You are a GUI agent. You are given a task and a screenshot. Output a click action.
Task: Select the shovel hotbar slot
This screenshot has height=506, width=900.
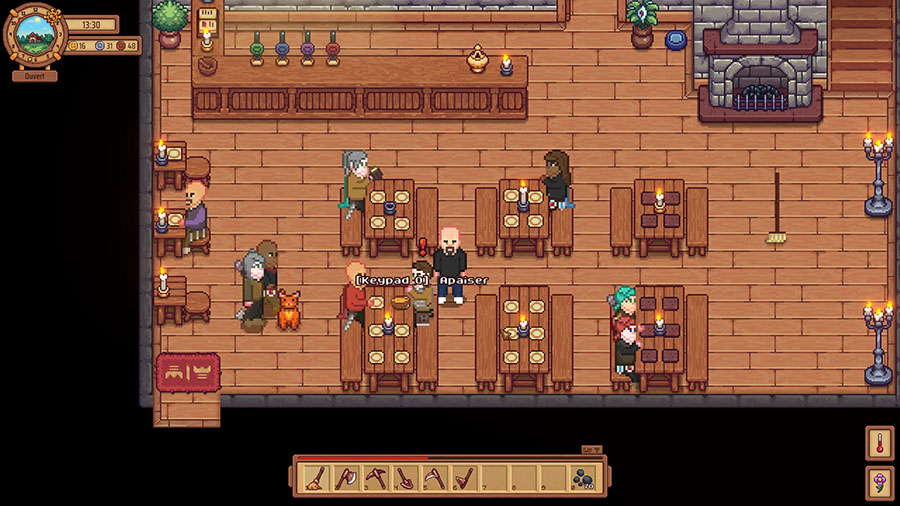(x=406, y=478)
